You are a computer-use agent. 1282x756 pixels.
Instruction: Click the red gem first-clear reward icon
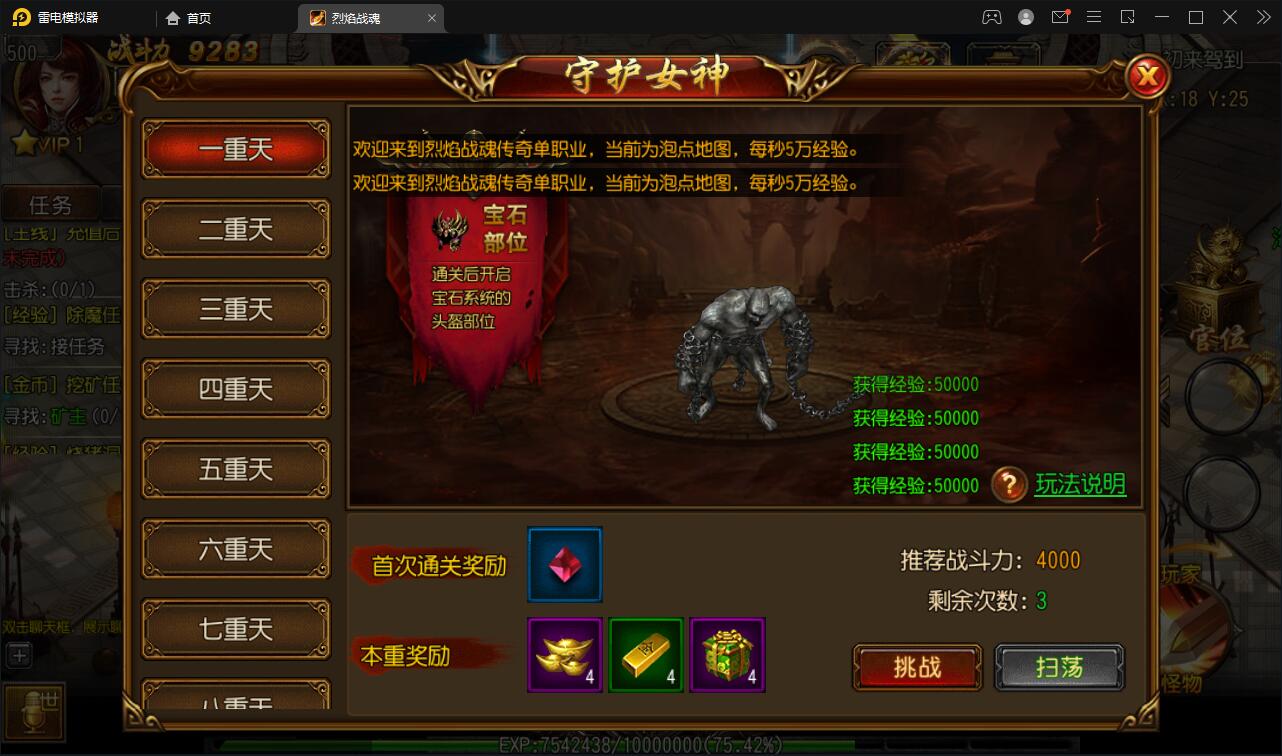[x=564, y=563]
